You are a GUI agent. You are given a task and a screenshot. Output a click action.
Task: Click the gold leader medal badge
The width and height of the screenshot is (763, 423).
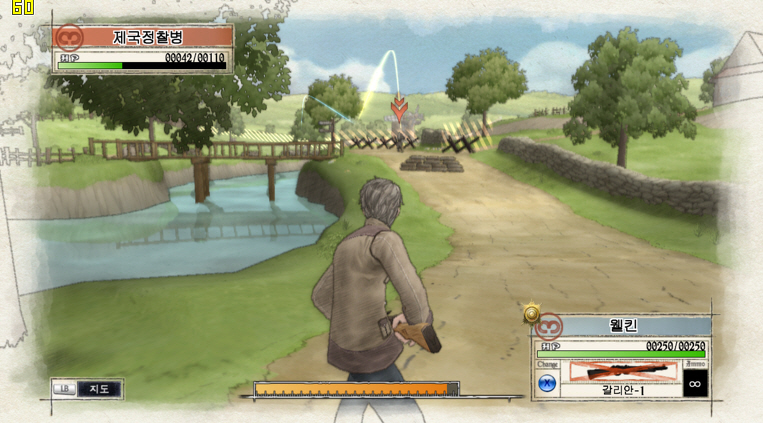point(532,314)
